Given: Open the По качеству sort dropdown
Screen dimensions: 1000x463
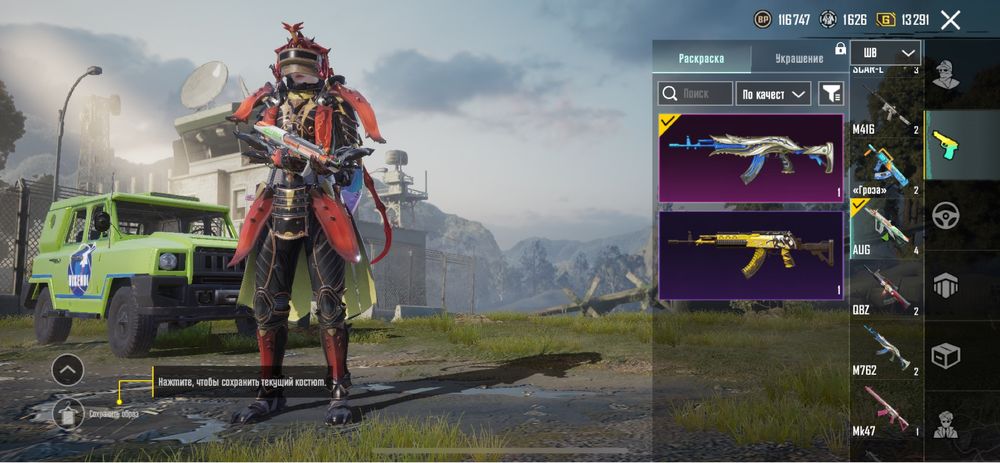Looking at the screenshot, I should click(773, 94).
